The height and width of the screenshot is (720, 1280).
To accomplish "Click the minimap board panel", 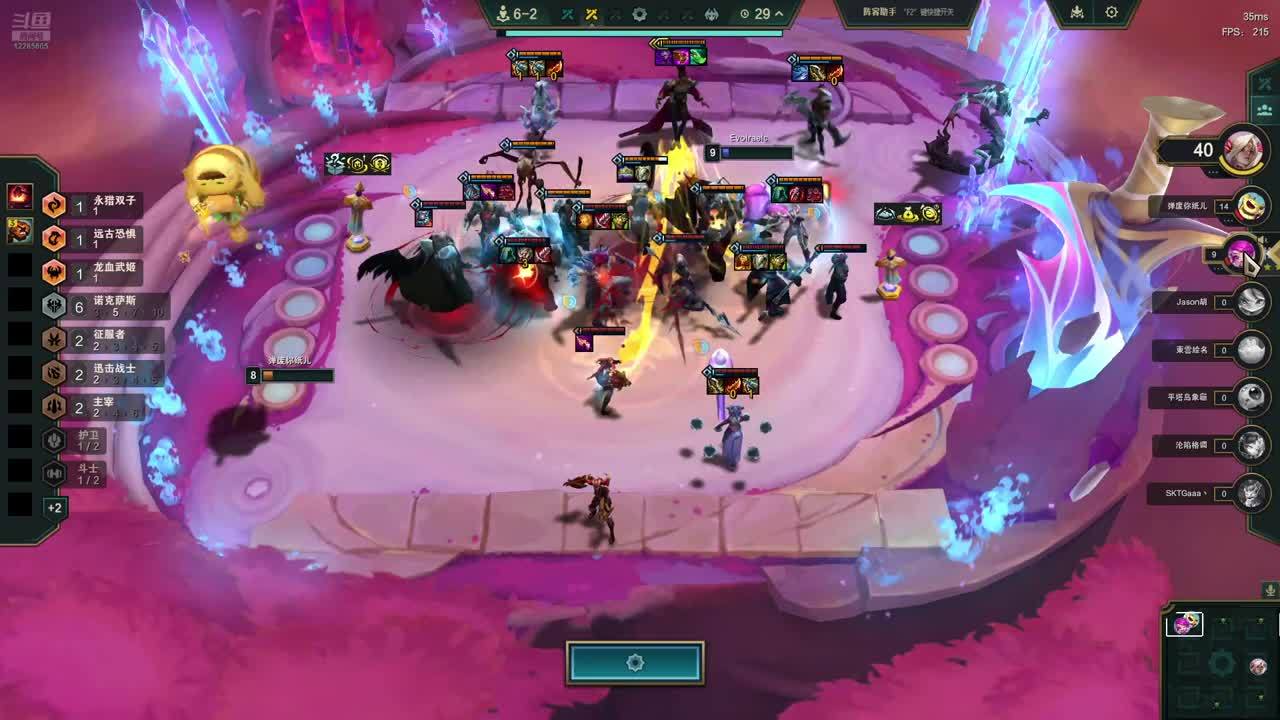I will click(x=1222, y=662).
